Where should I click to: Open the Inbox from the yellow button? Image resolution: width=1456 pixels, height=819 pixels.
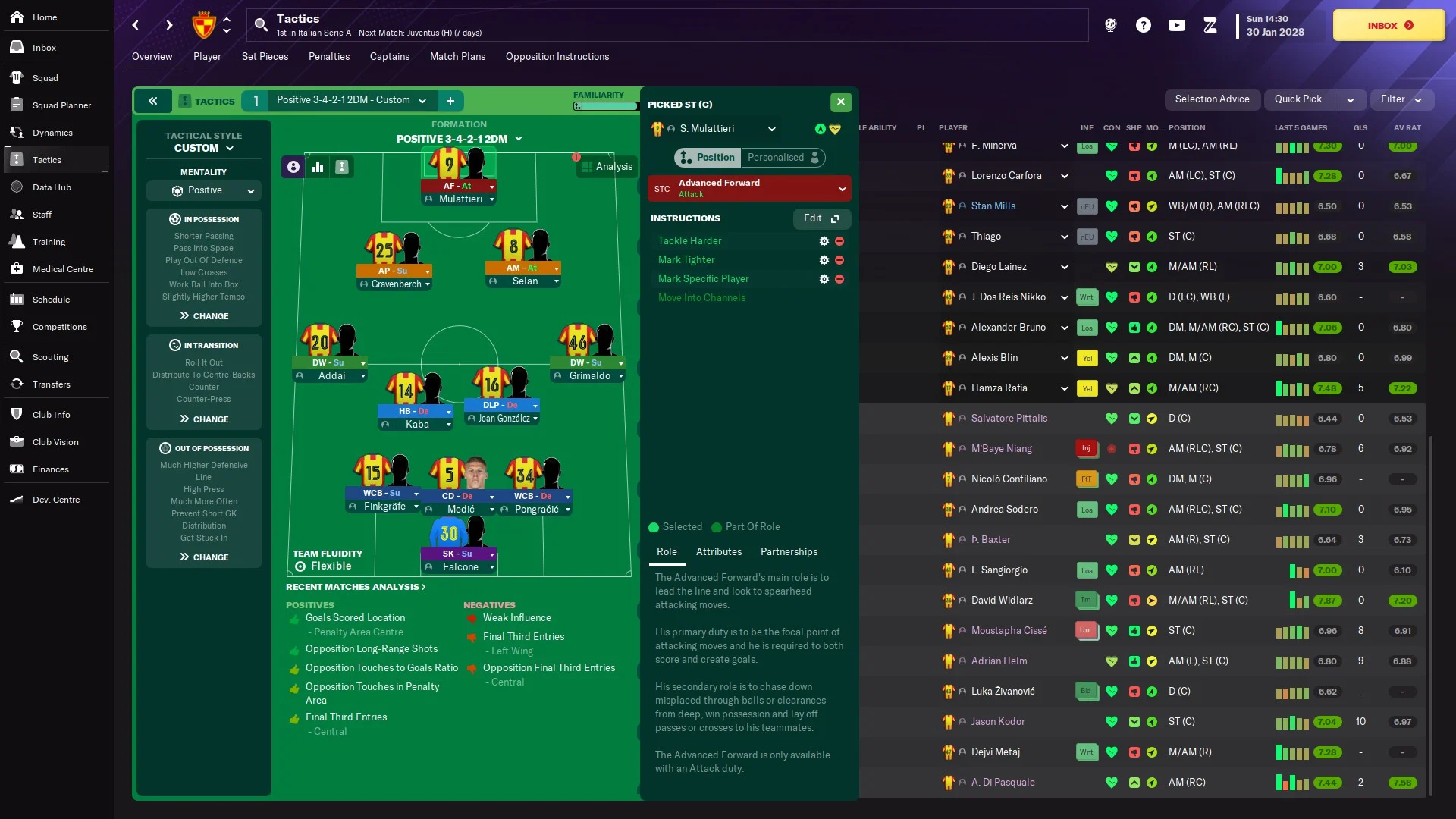coord(1389,25)
